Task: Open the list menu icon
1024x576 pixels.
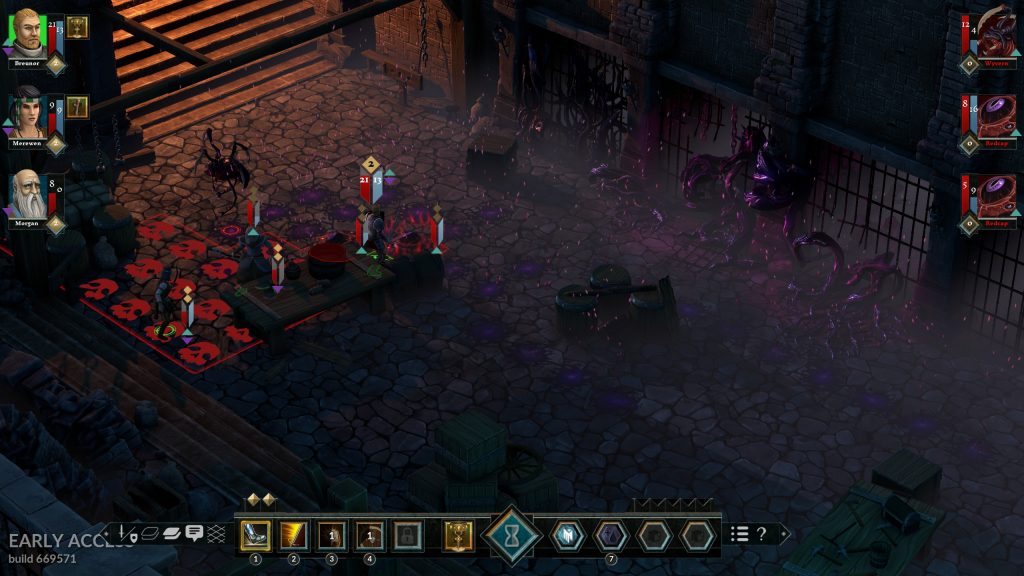Action: pos(740,534)
